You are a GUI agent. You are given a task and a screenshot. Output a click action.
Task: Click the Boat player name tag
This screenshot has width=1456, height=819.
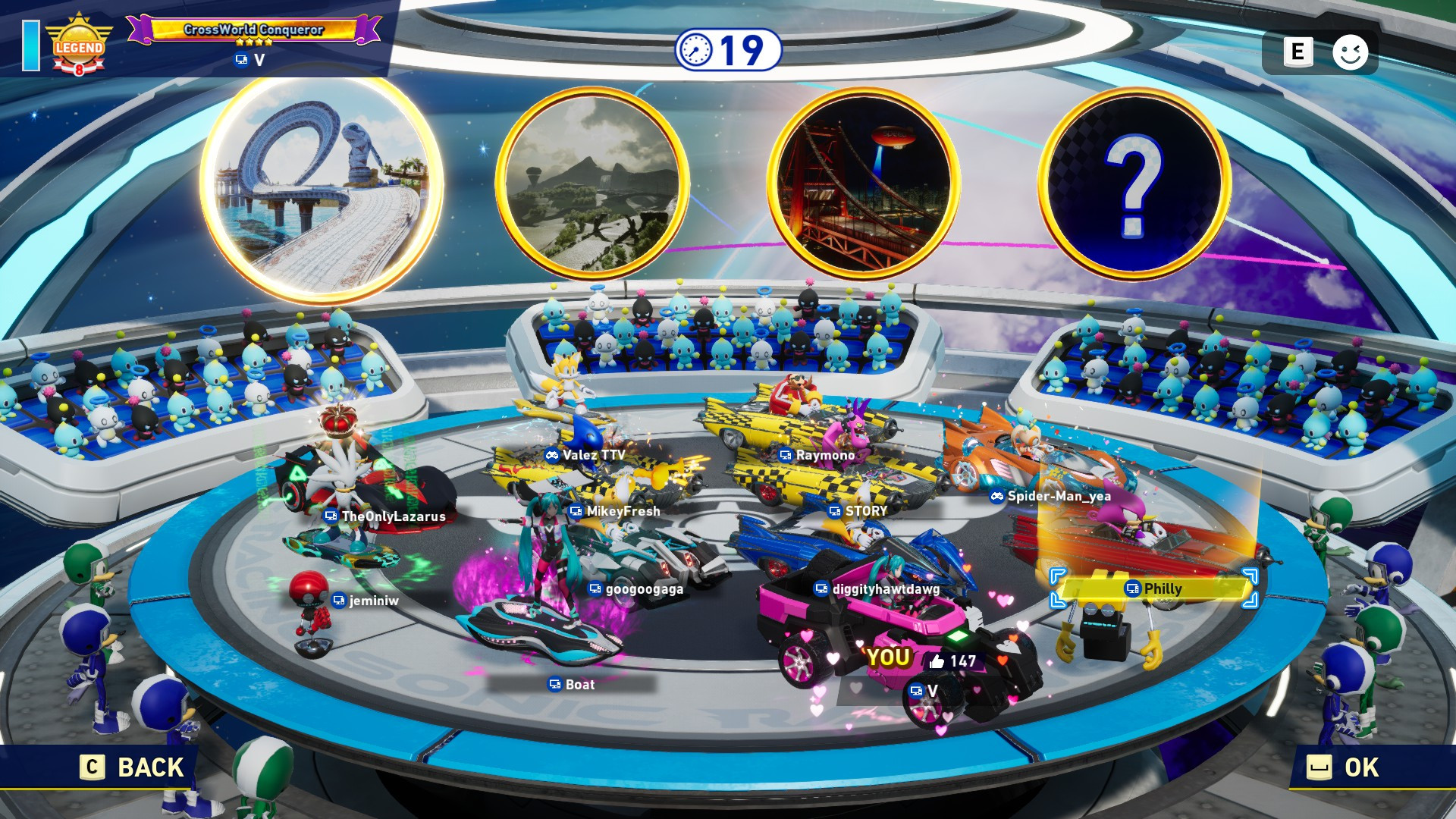[572, 685]
